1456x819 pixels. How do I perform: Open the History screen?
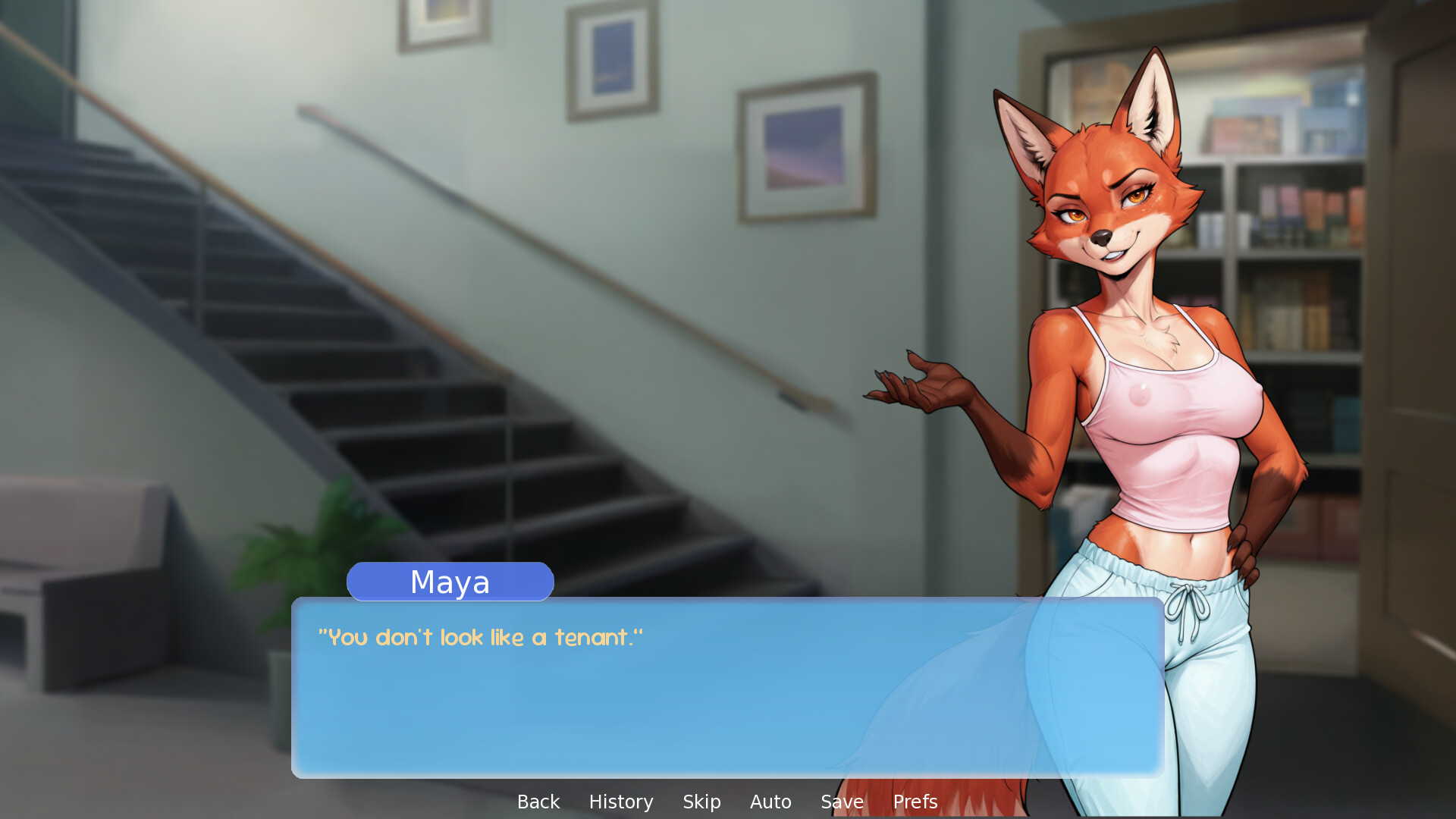(x=620, y=802)
